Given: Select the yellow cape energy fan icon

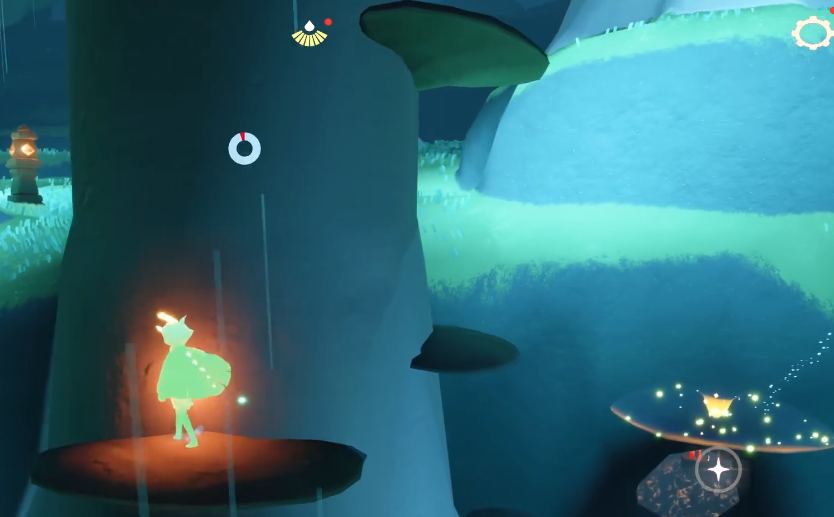Looking at the screenshot, I should 310,34.
